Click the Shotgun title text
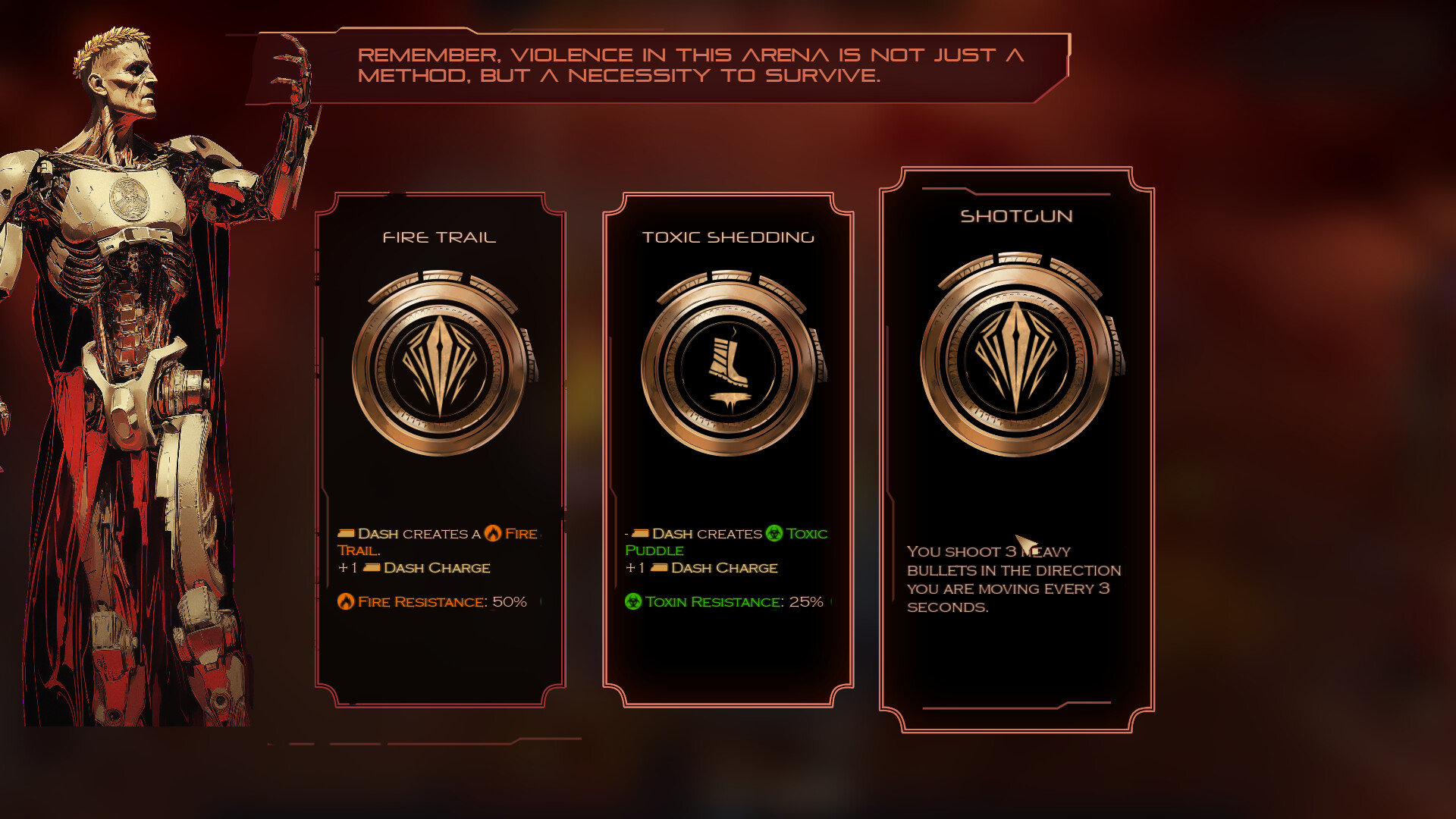This screenshot has height=819, width=1456. click(1017, 216)
